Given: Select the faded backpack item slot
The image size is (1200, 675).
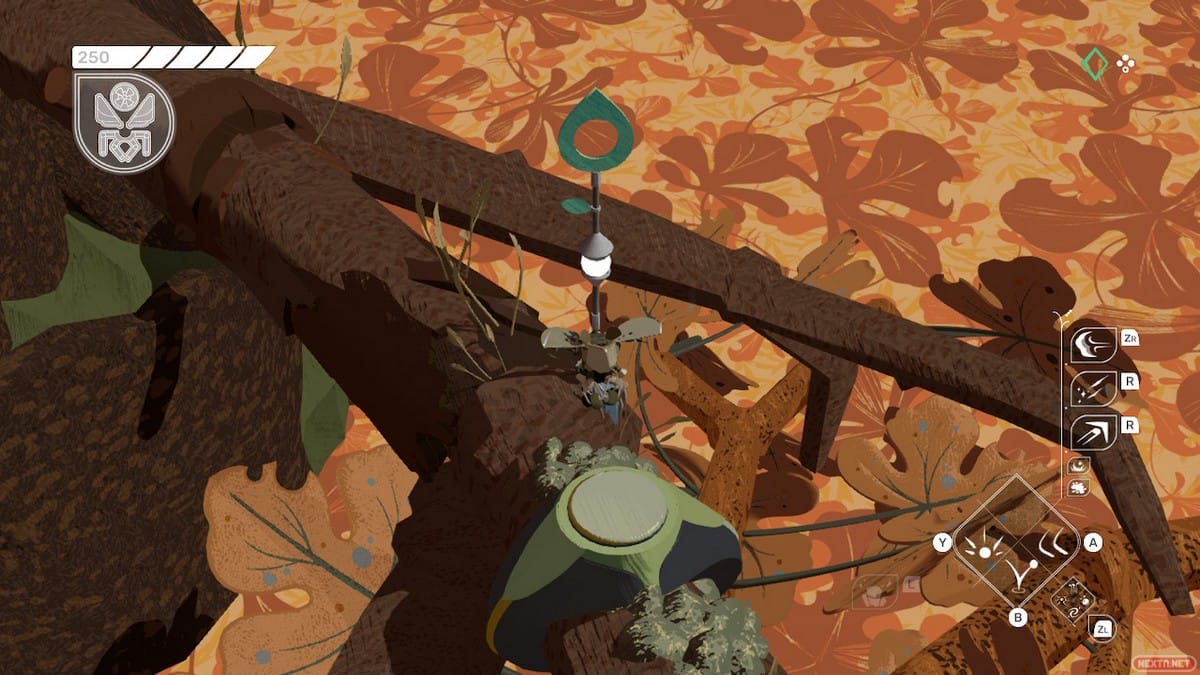Looking at the screenshot, I should (x=874, y=590).
